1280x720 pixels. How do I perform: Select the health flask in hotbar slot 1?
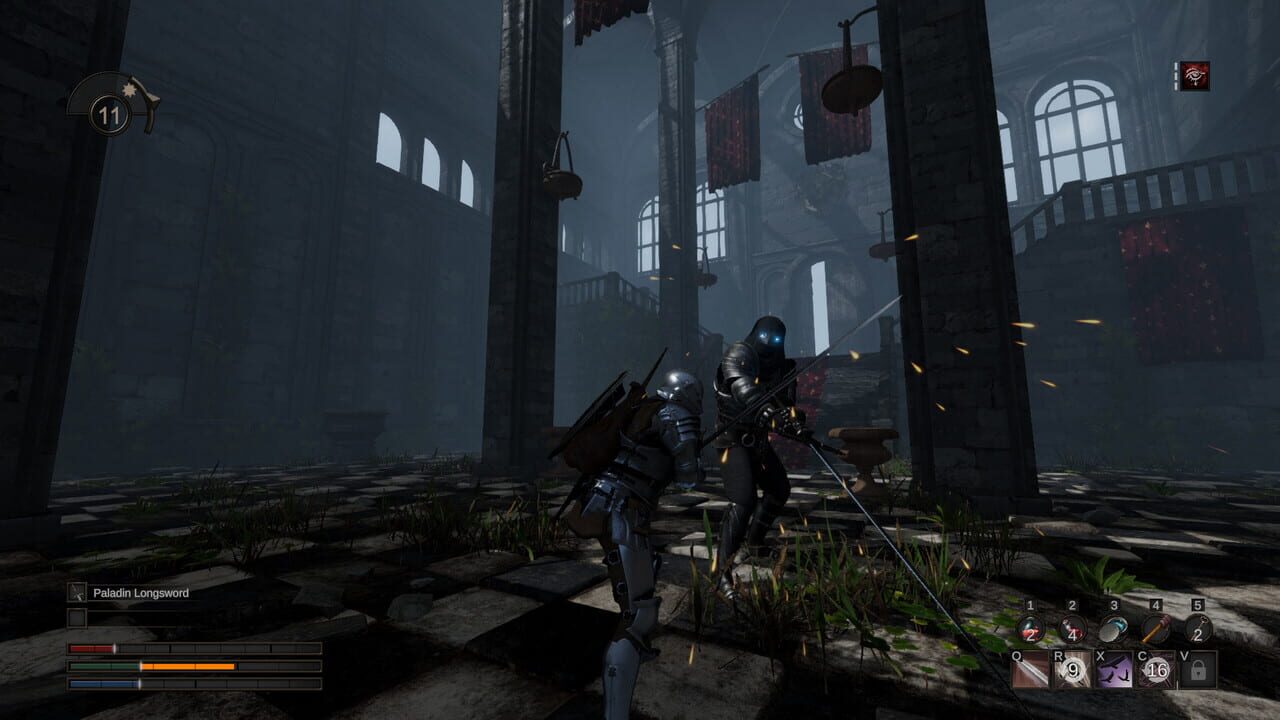coord(1030,630)
